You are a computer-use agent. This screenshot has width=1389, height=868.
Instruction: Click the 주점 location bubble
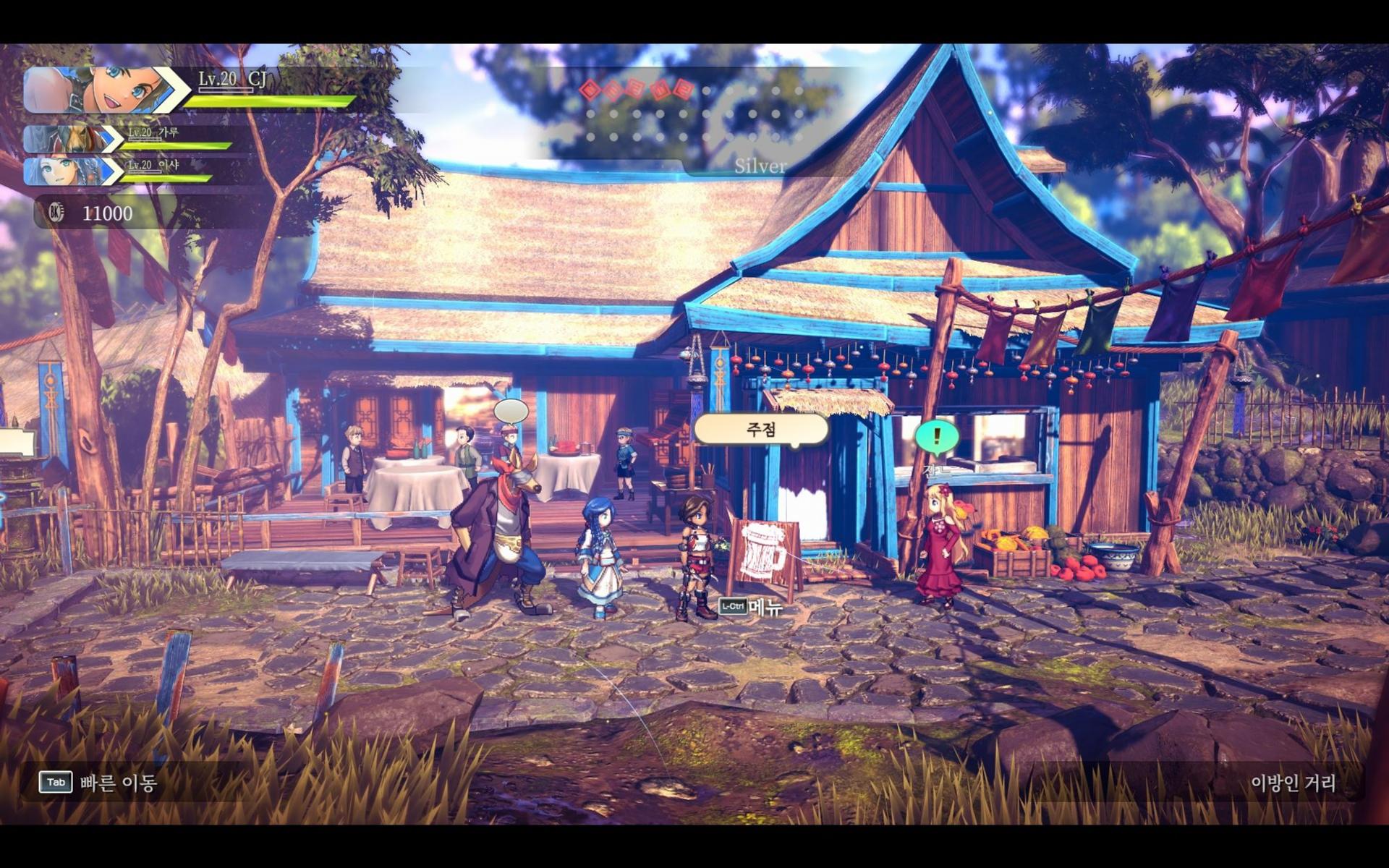pos(760,430)
